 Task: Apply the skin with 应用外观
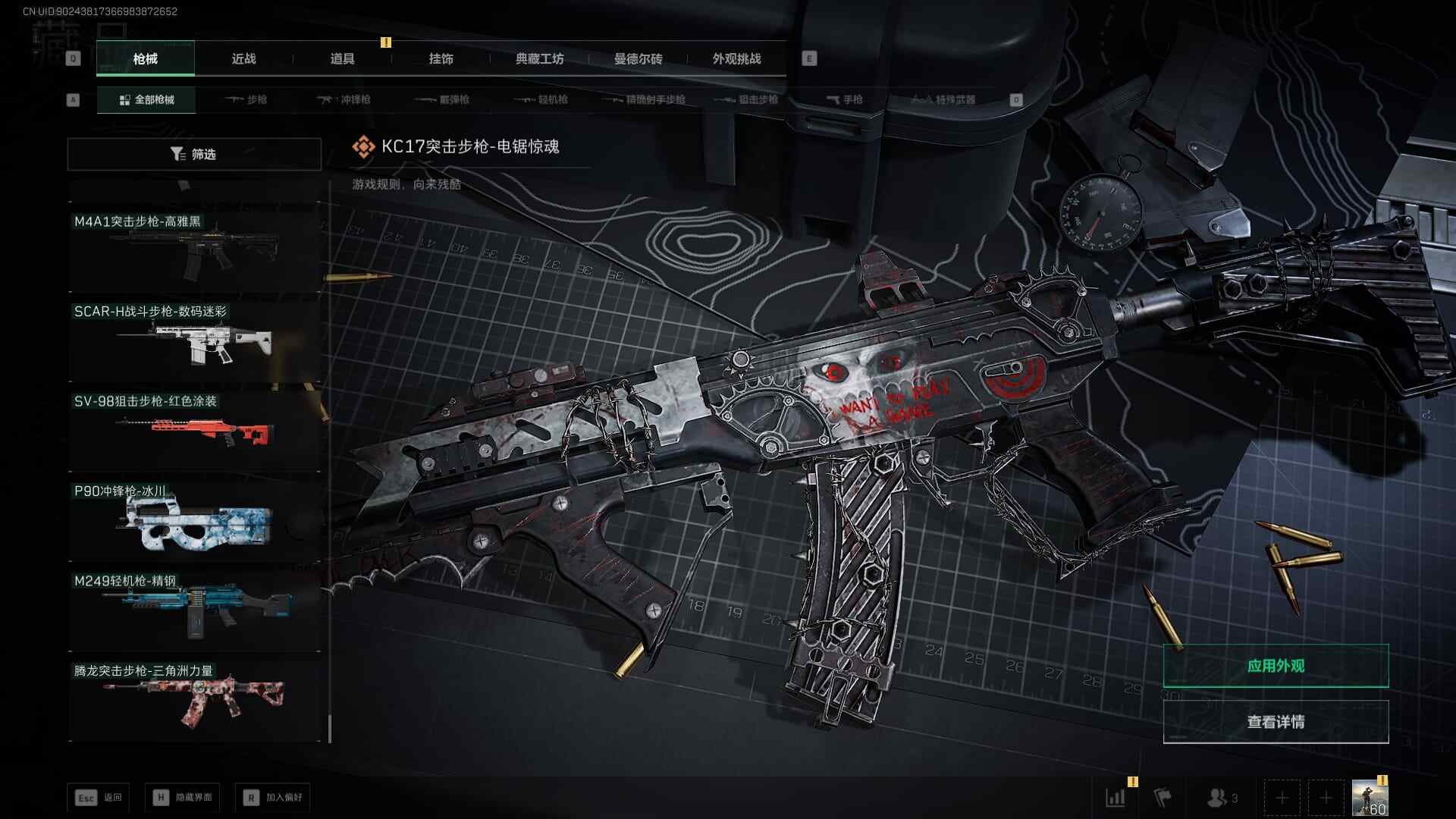pyautogui.click(x=1276, y=666)
